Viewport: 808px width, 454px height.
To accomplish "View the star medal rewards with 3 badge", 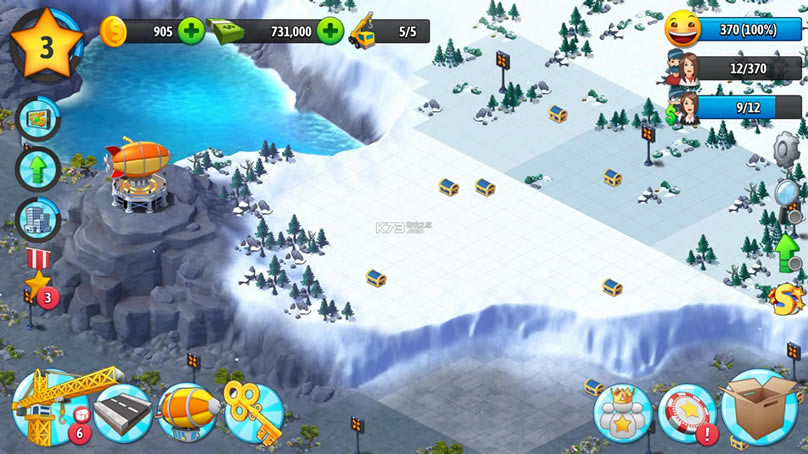I will (x=39, y=284).
